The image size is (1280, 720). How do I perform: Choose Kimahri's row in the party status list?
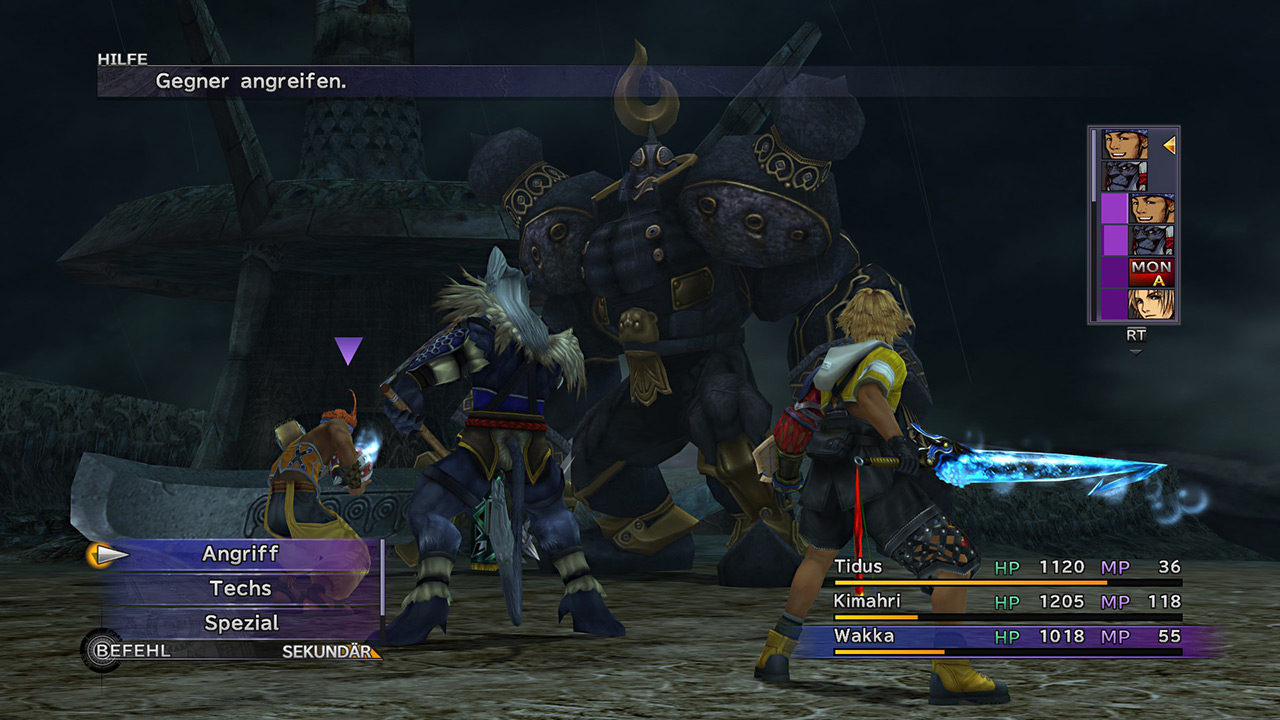click(1007, 602)
